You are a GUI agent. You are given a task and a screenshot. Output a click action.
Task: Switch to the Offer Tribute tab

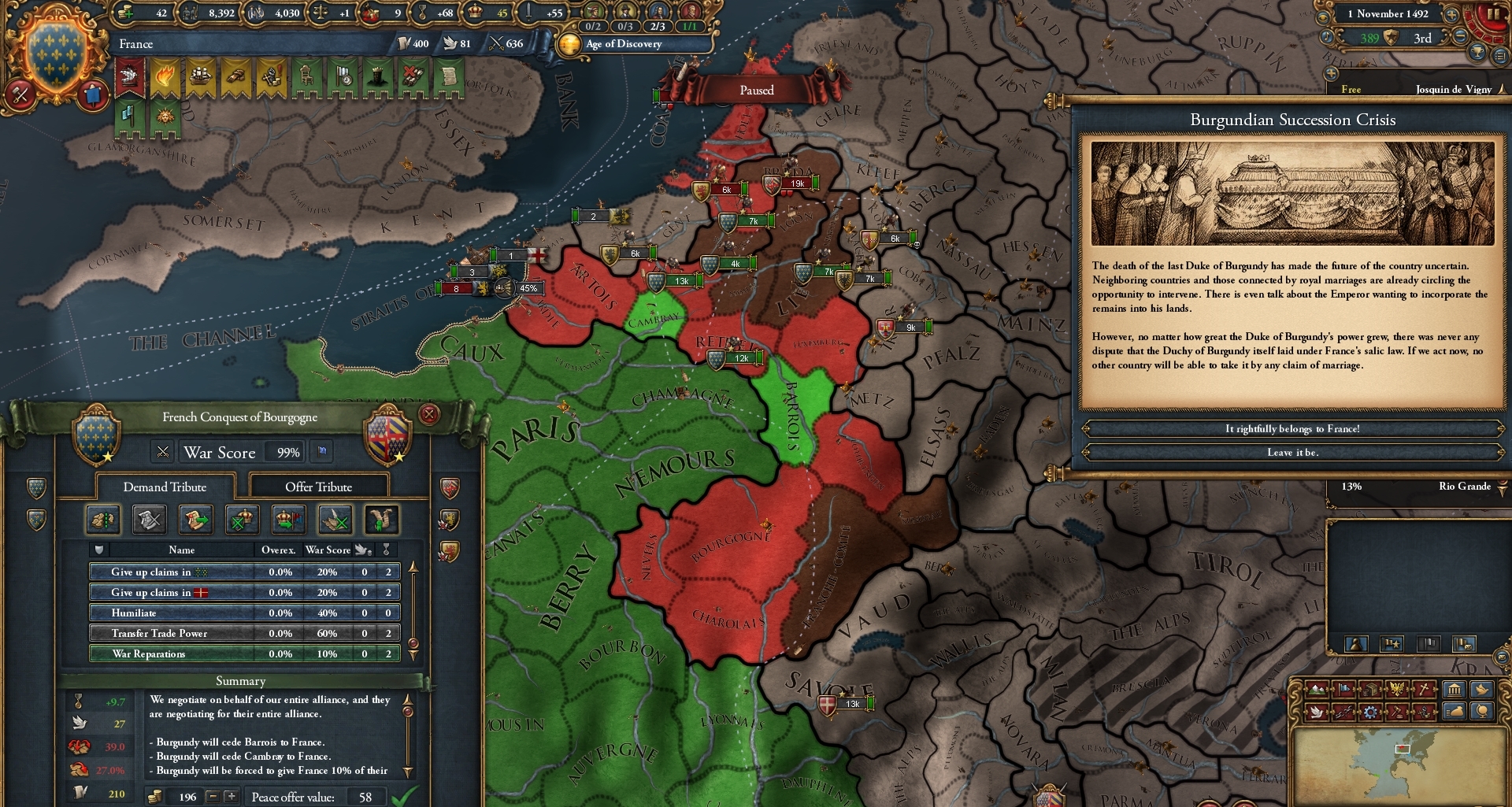[318, 487]
